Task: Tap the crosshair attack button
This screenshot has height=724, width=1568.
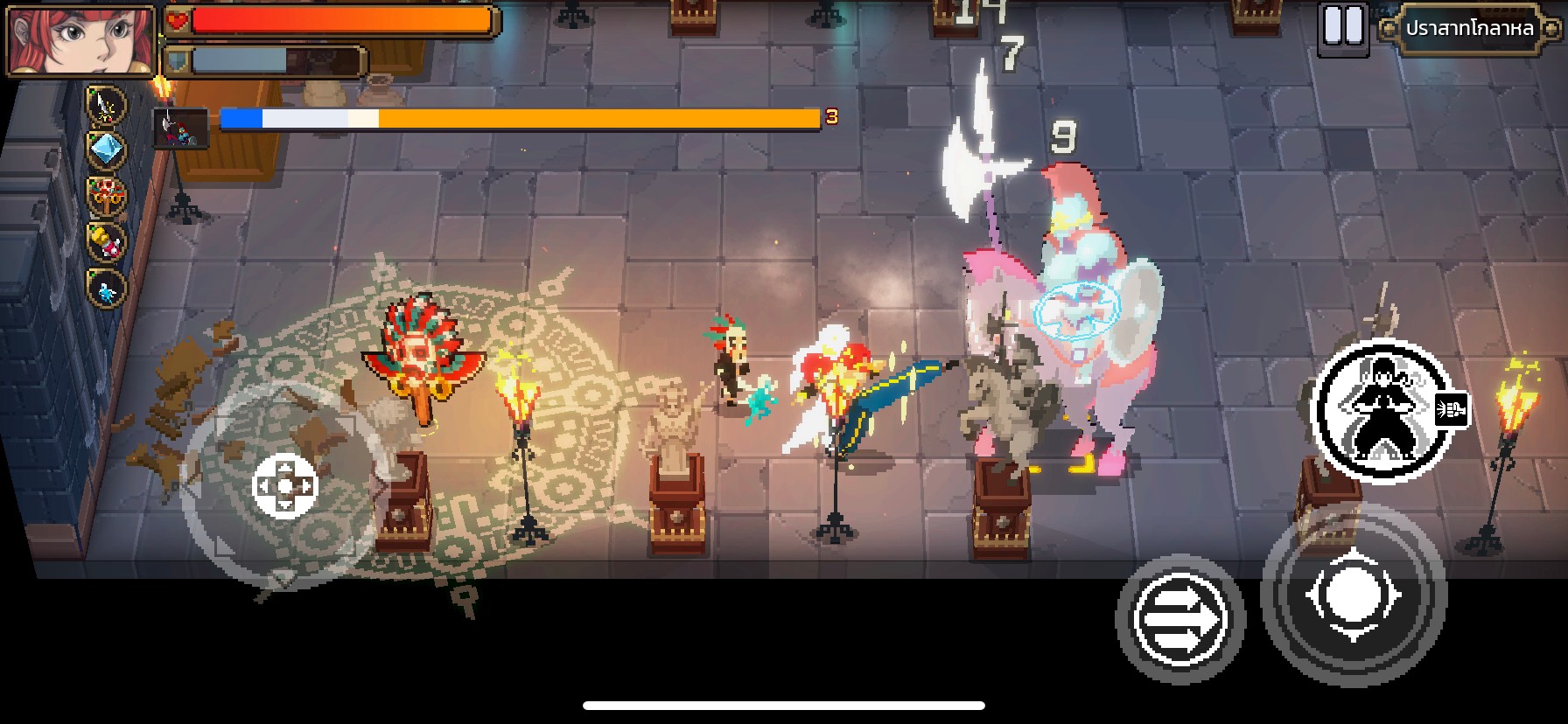Action: [x=1353, y=595]
